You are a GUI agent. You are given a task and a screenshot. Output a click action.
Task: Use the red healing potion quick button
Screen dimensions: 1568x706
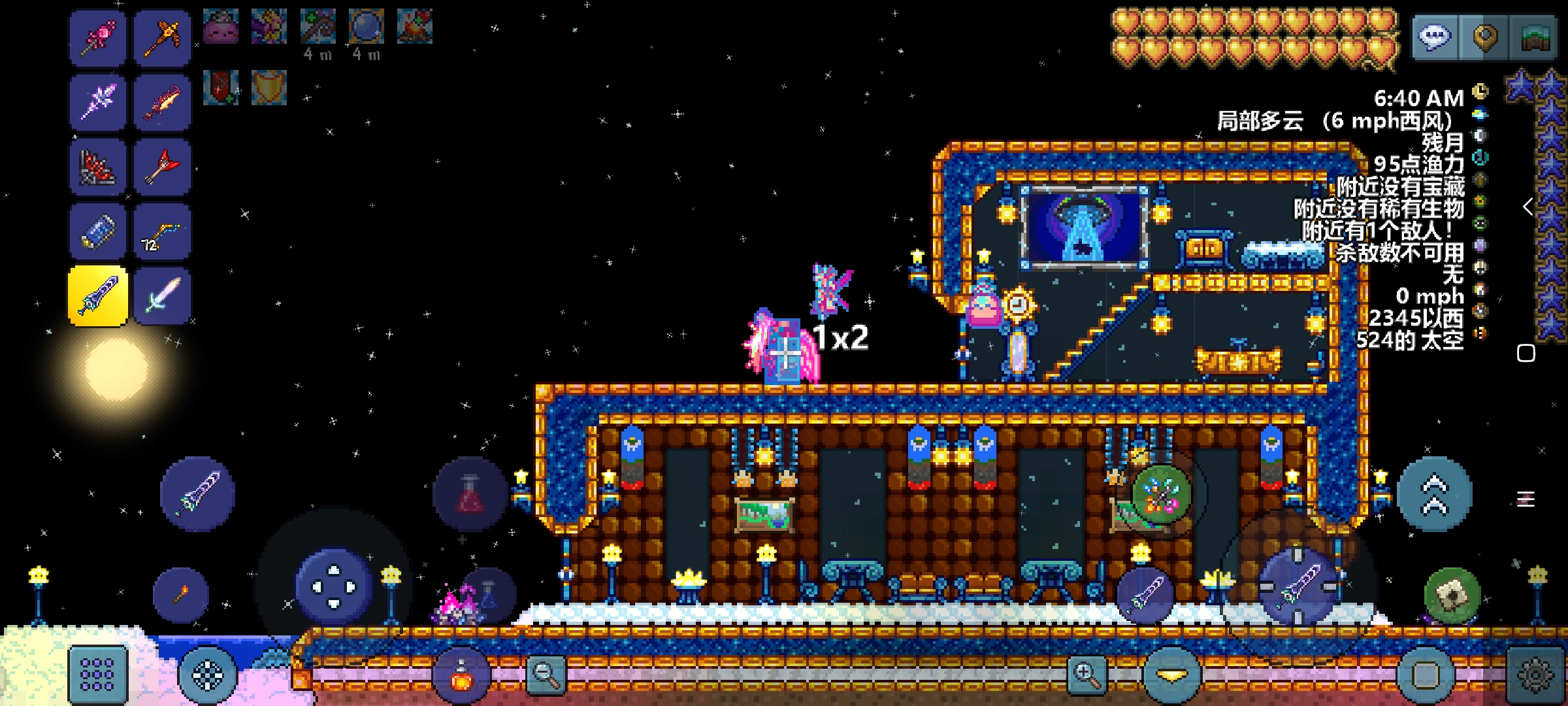pos(470,495)
